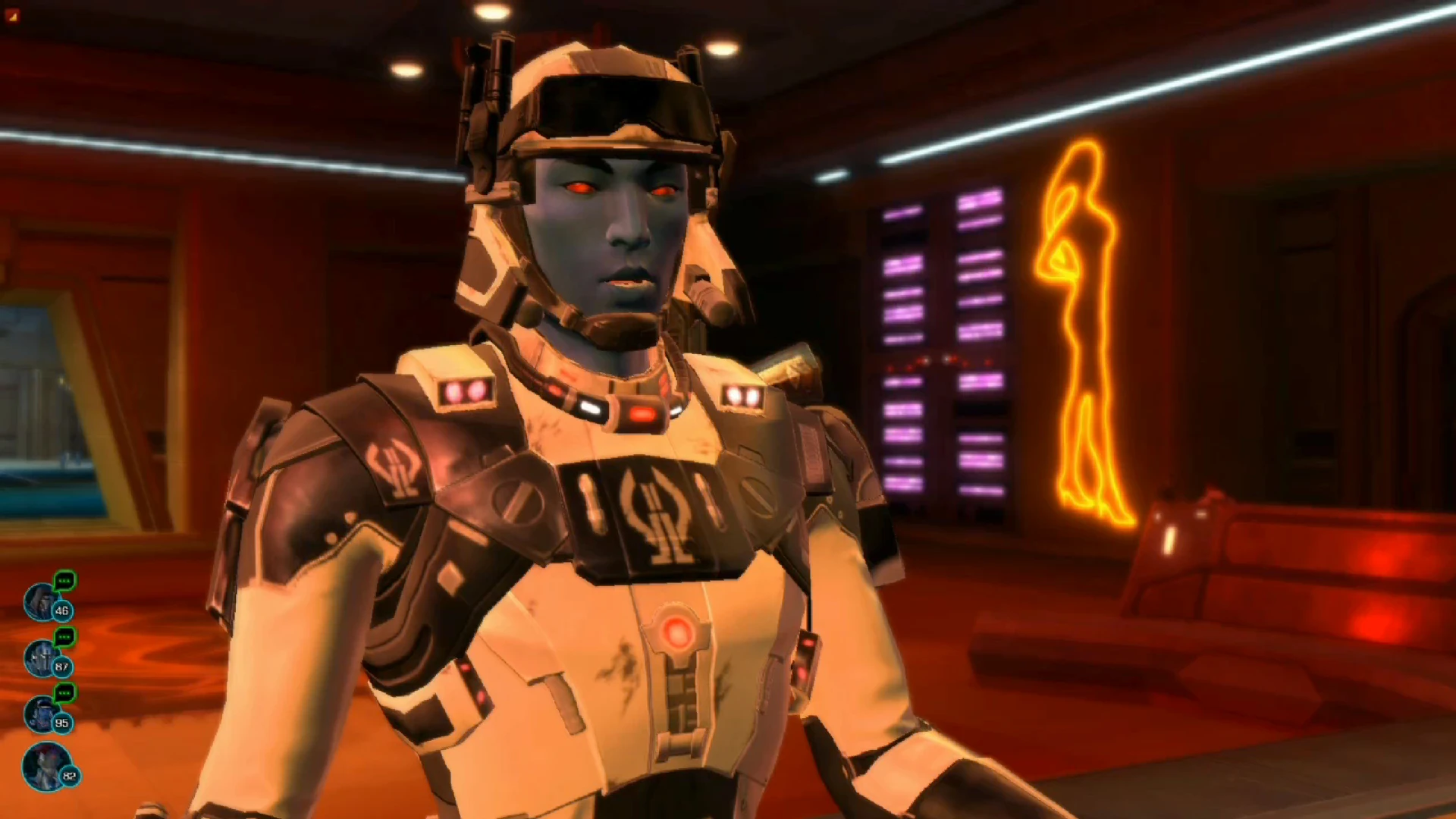The image size is (1456, 819).
Task: Click the level 46 badge on the first portrait
Action: tap(62, 611)
